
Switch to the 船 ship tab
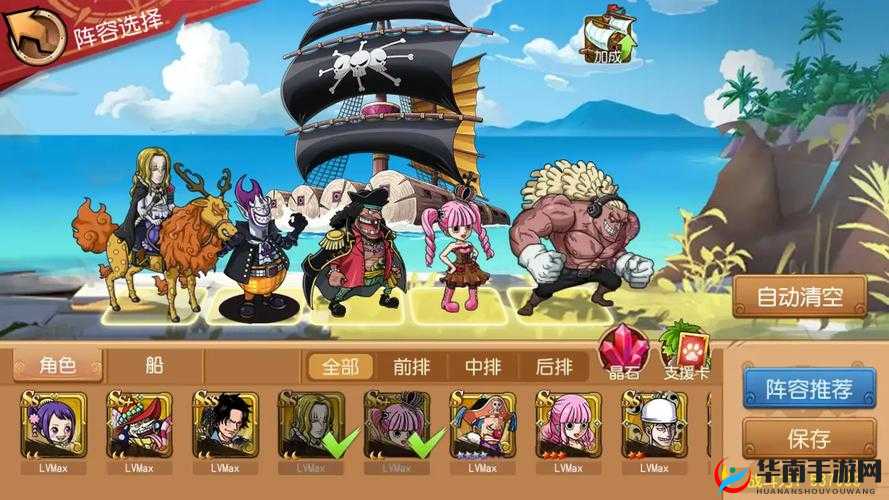[155, 366]
